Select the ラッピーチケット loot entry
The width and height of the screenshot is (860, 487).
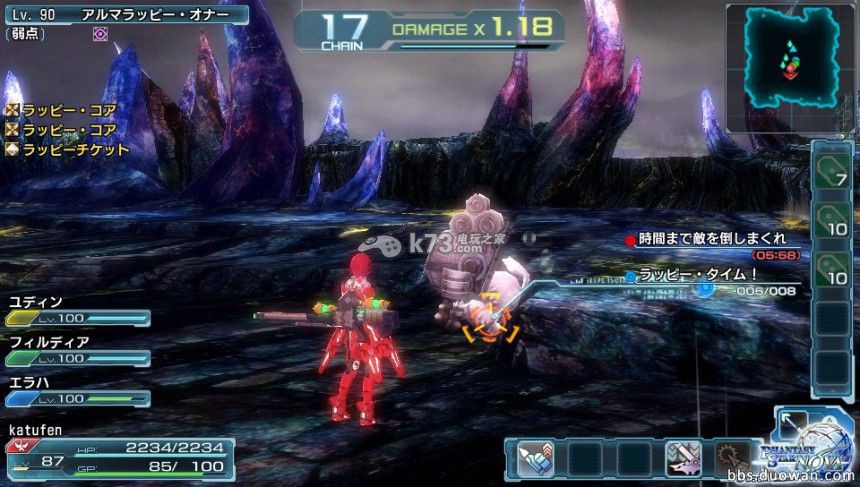[68, 149]
